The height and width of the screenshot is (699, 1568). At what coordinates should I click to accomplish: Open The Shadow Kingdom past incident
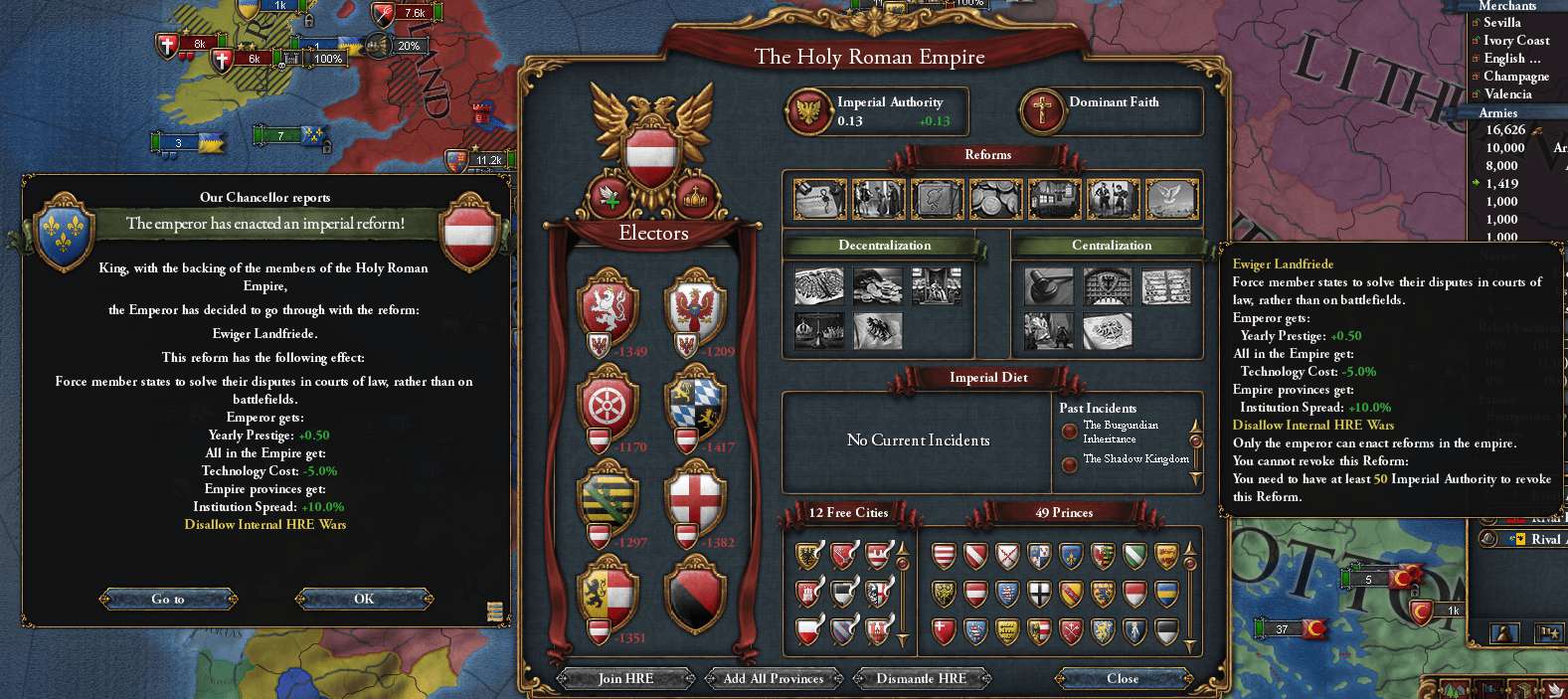[x=1135, y=459]
